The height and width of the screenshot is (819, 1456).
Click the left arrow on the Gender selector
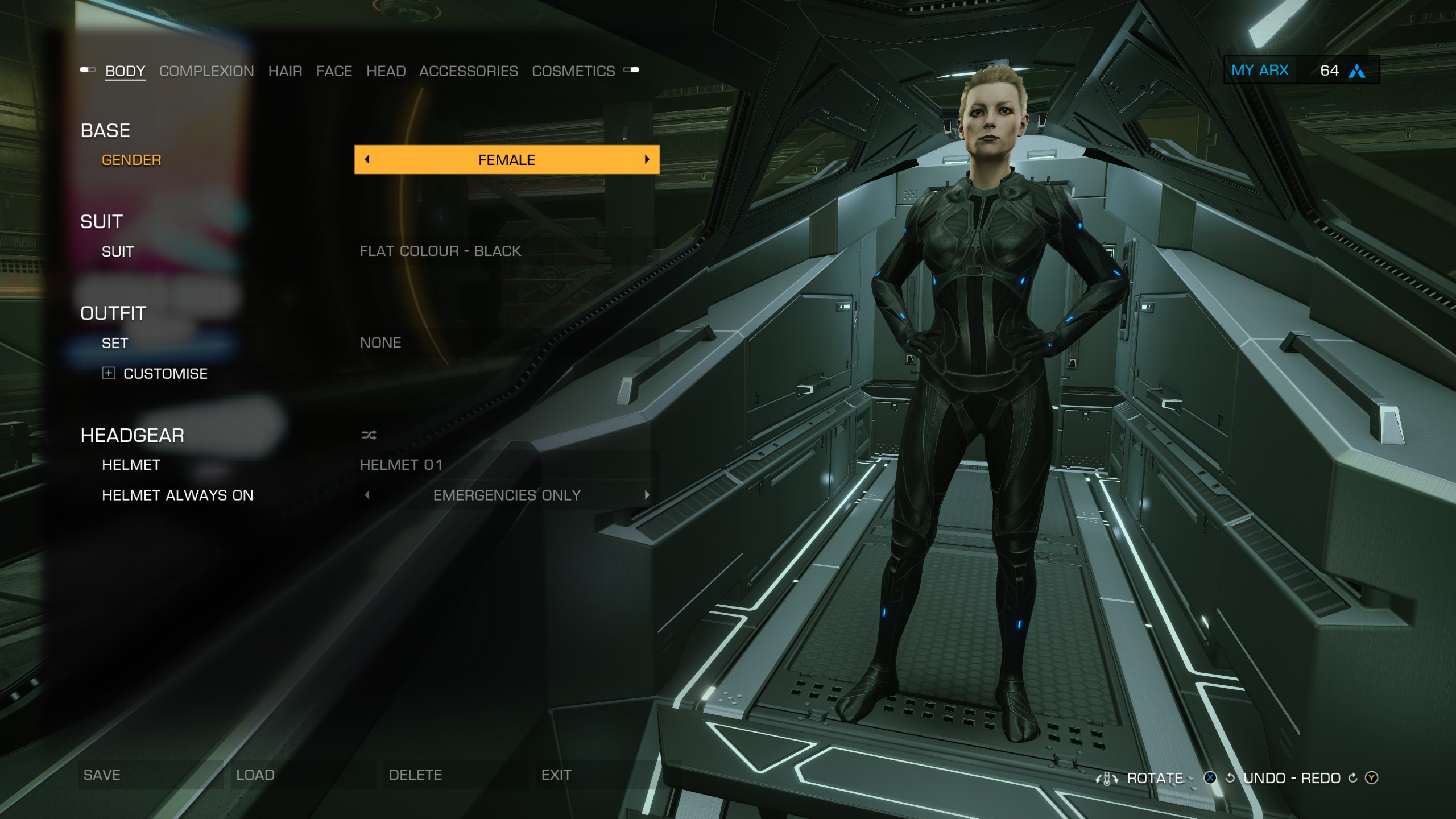tap(367, 160)
